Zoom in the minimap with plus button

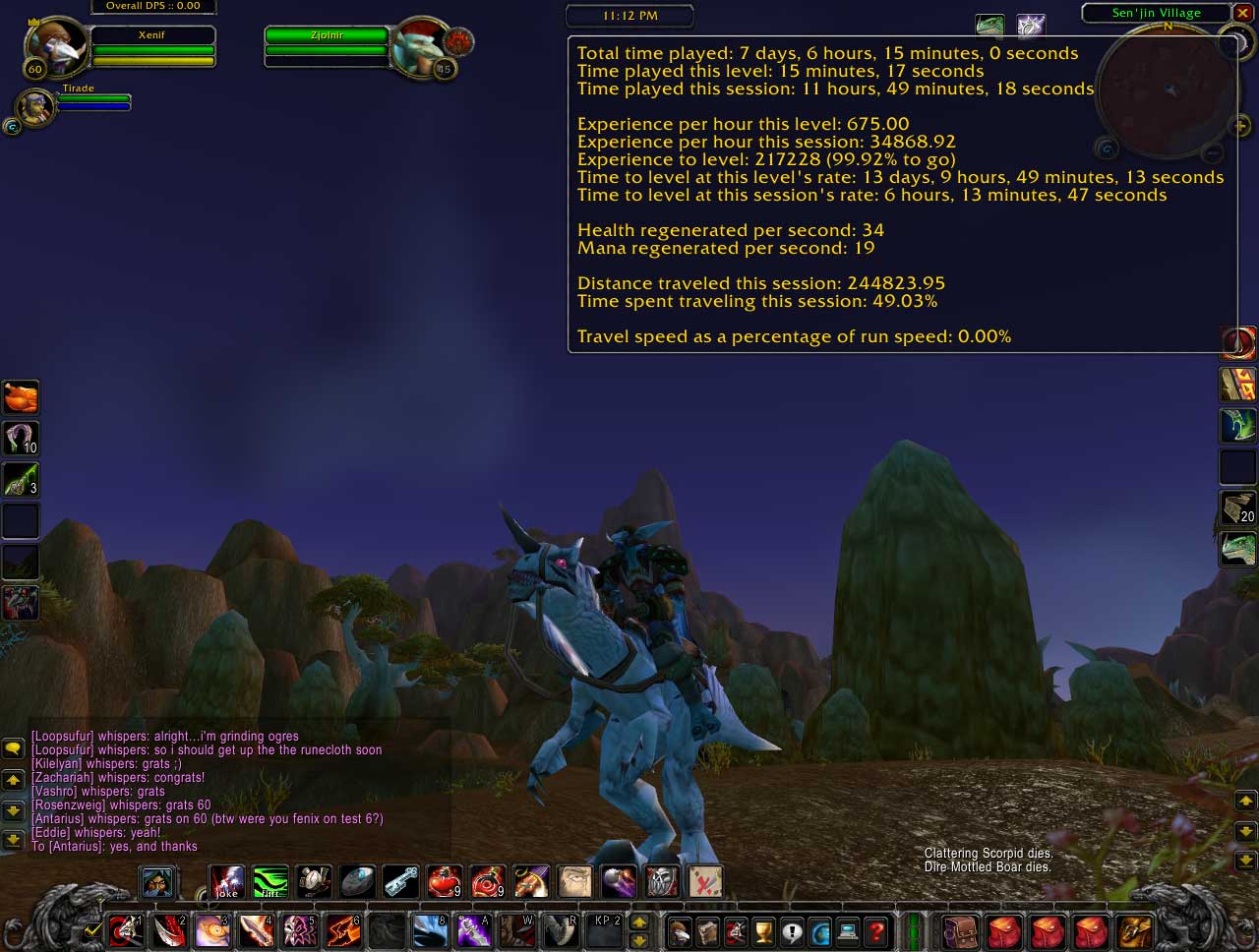(x=1241, y=126)
